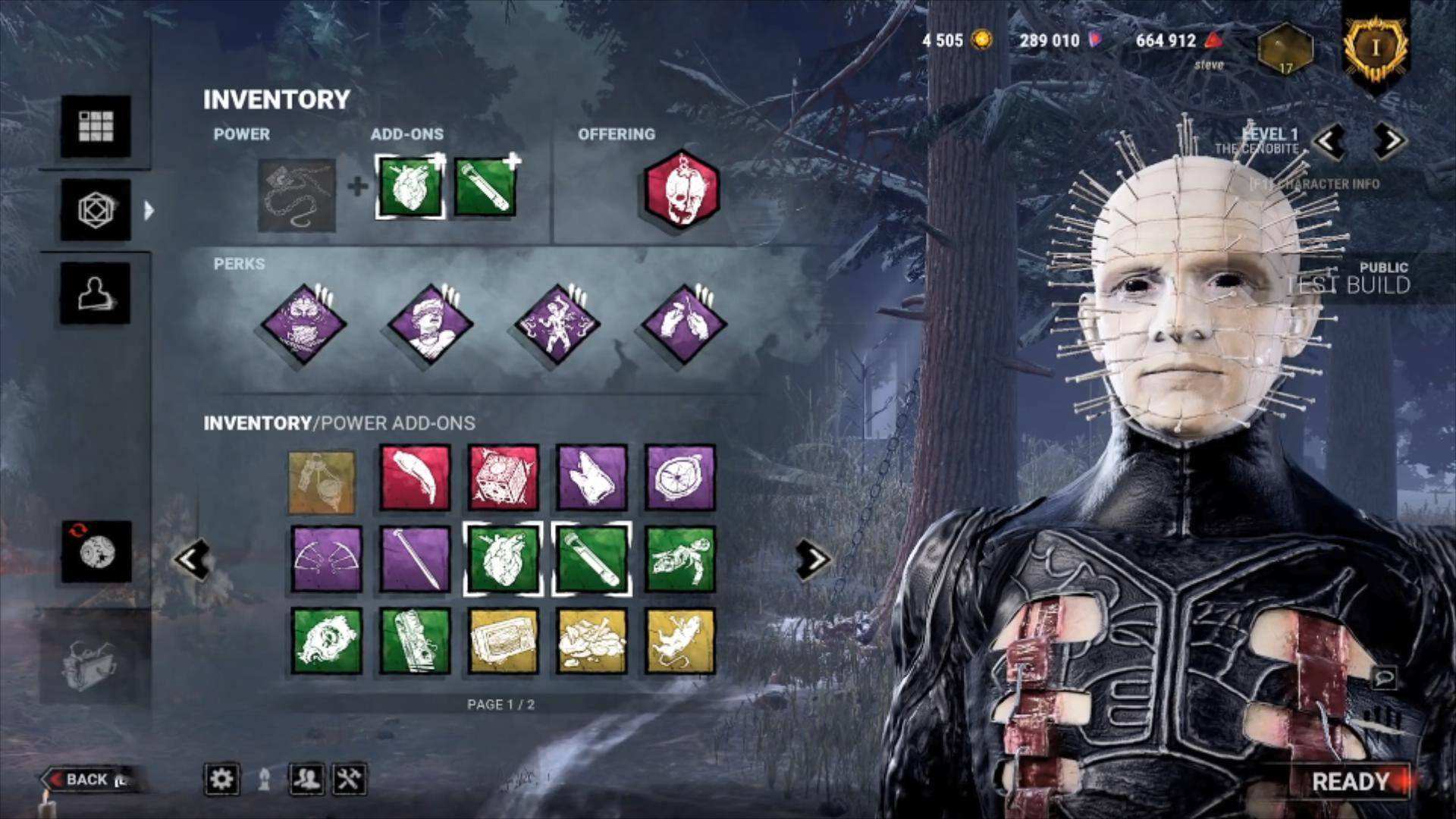This screenshot has height=819, width=1456.
Task: Open the loadout cube tab
Action: [96, 209]
